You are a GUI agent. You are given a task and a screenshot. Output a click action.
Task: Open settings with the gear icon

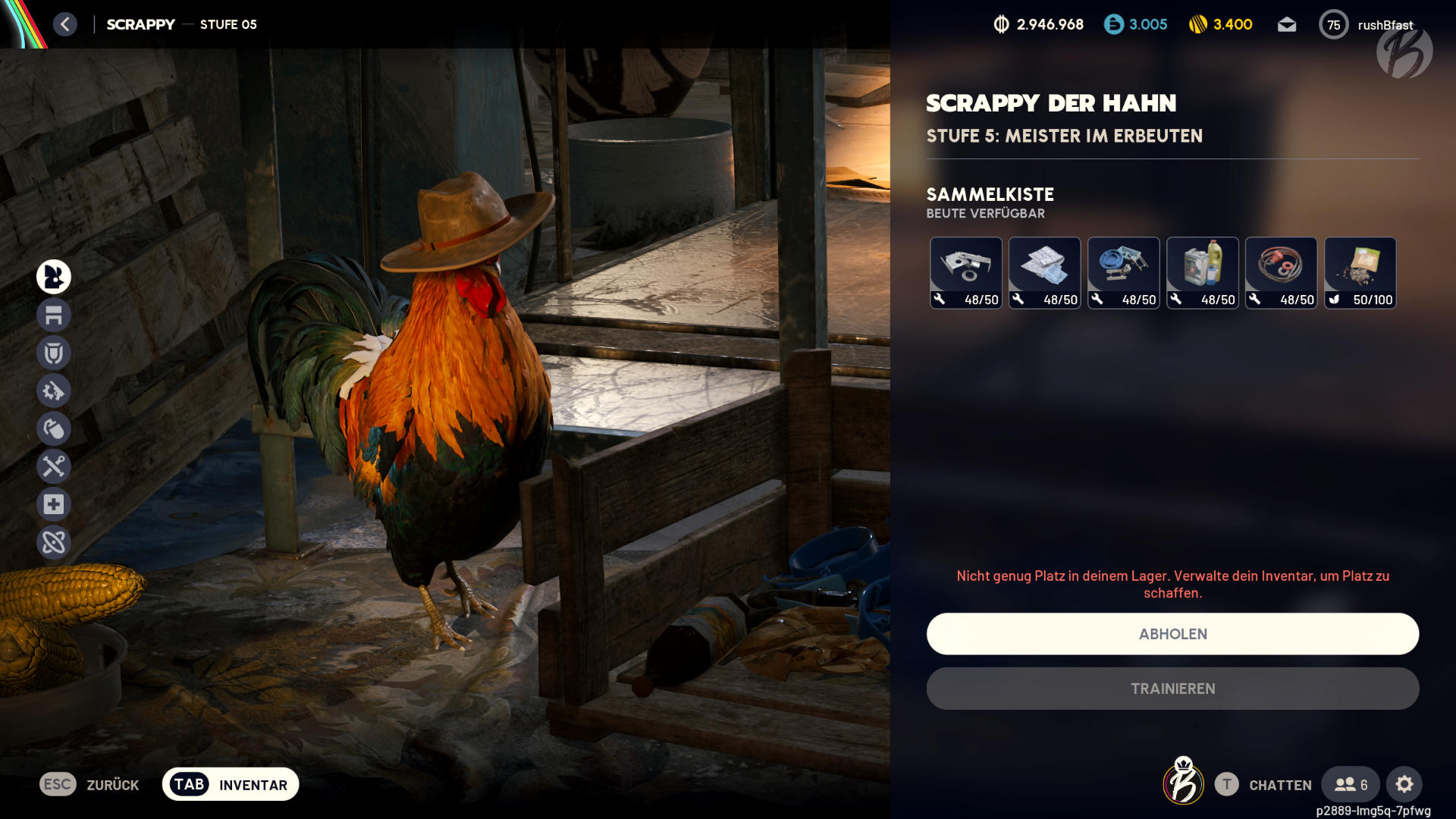click(1404, 784)
